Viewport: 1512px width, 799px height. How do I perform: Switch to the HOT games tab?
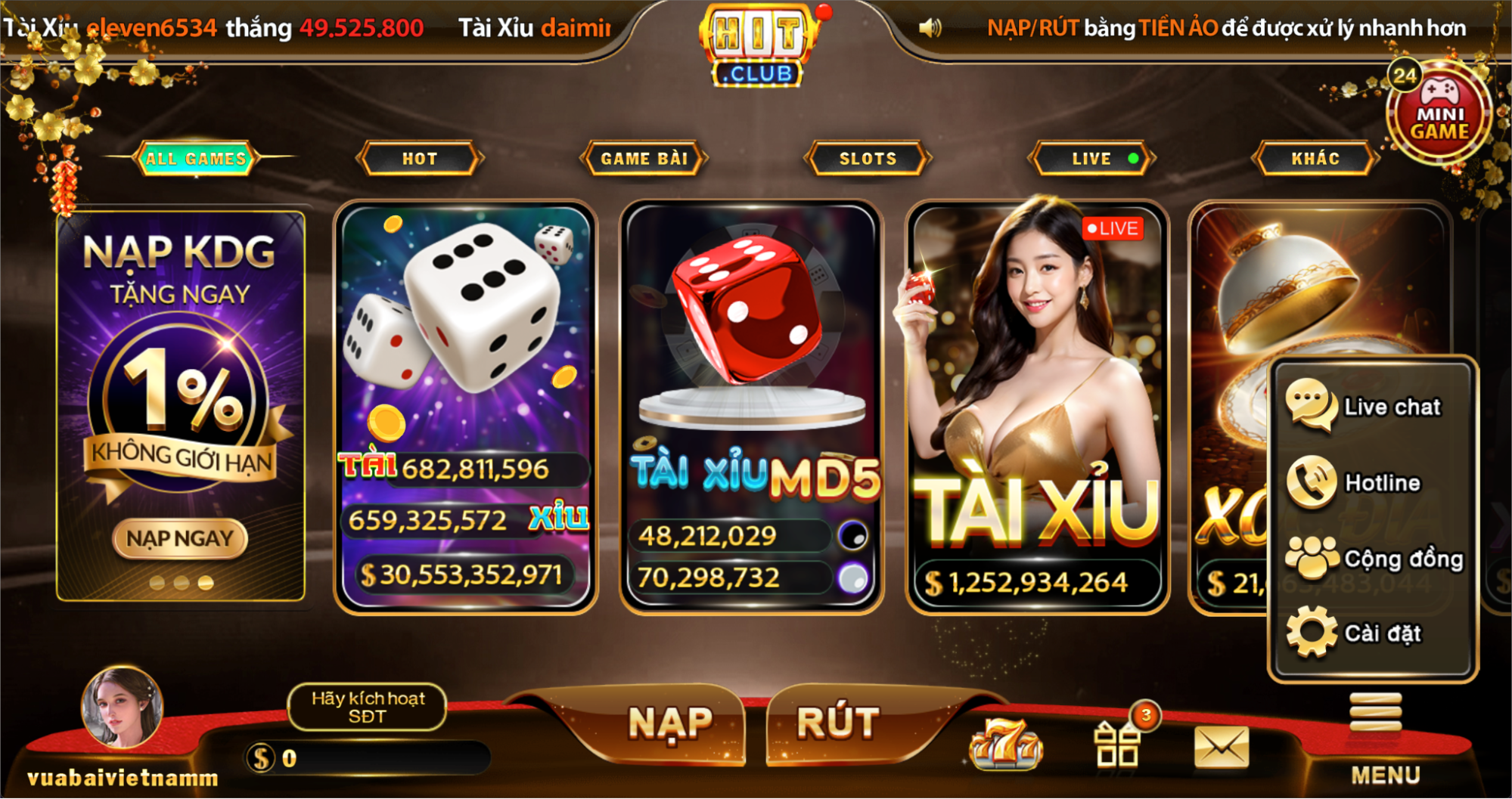[421, 159]
